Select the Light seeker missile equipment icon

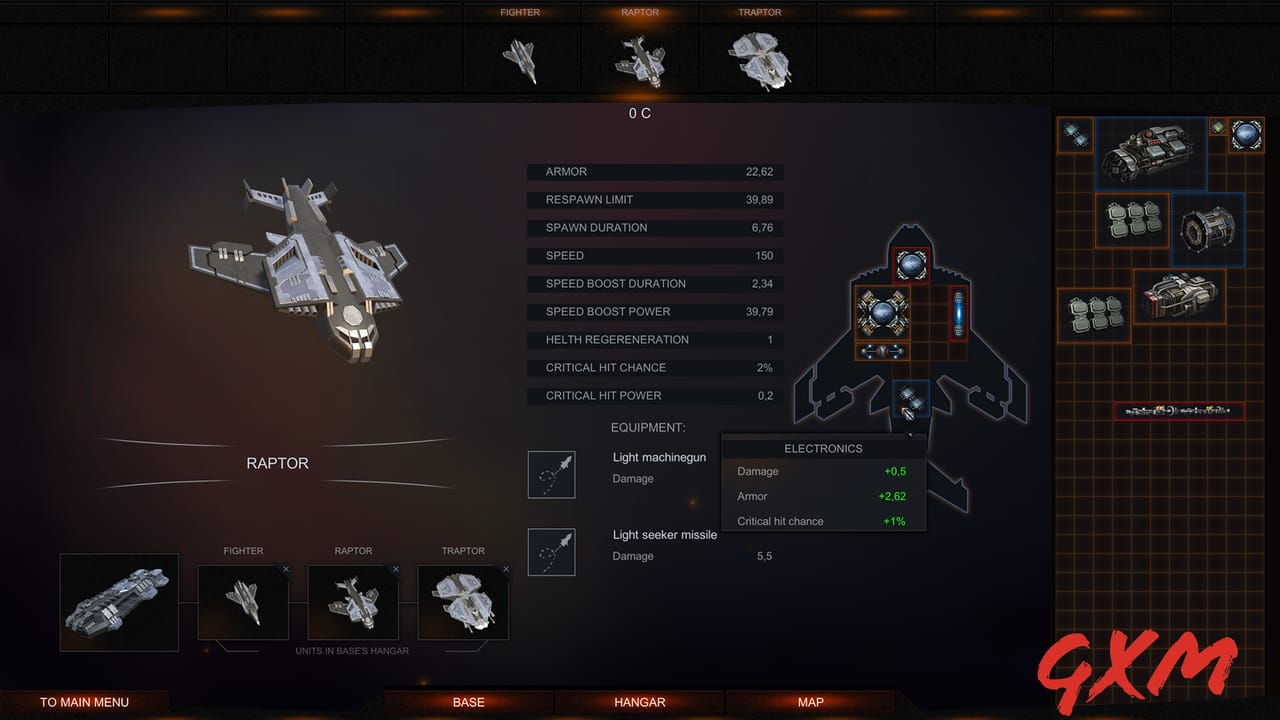[551, 551]
